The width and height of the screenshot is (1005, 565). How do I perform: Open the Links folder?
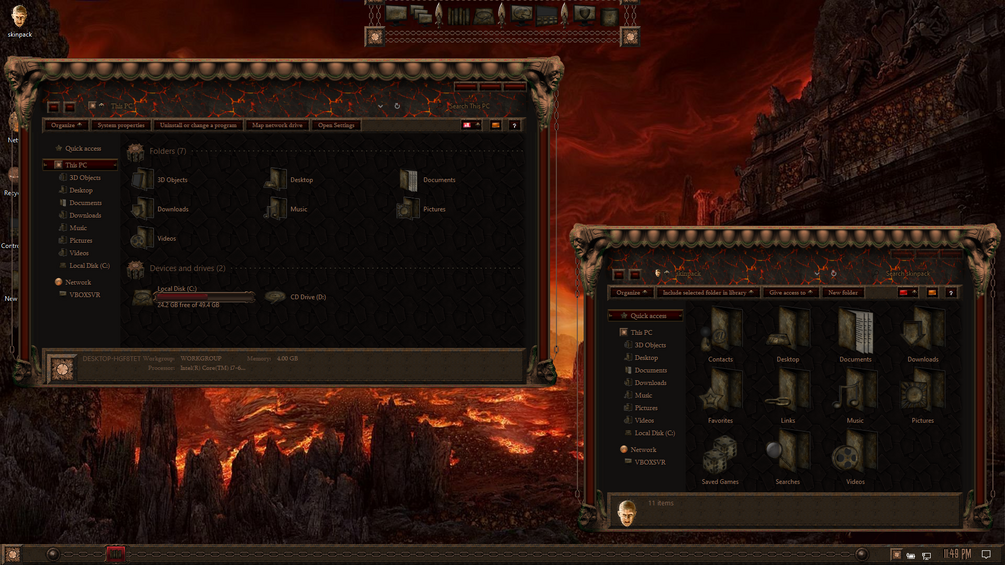tap(787, 394)
